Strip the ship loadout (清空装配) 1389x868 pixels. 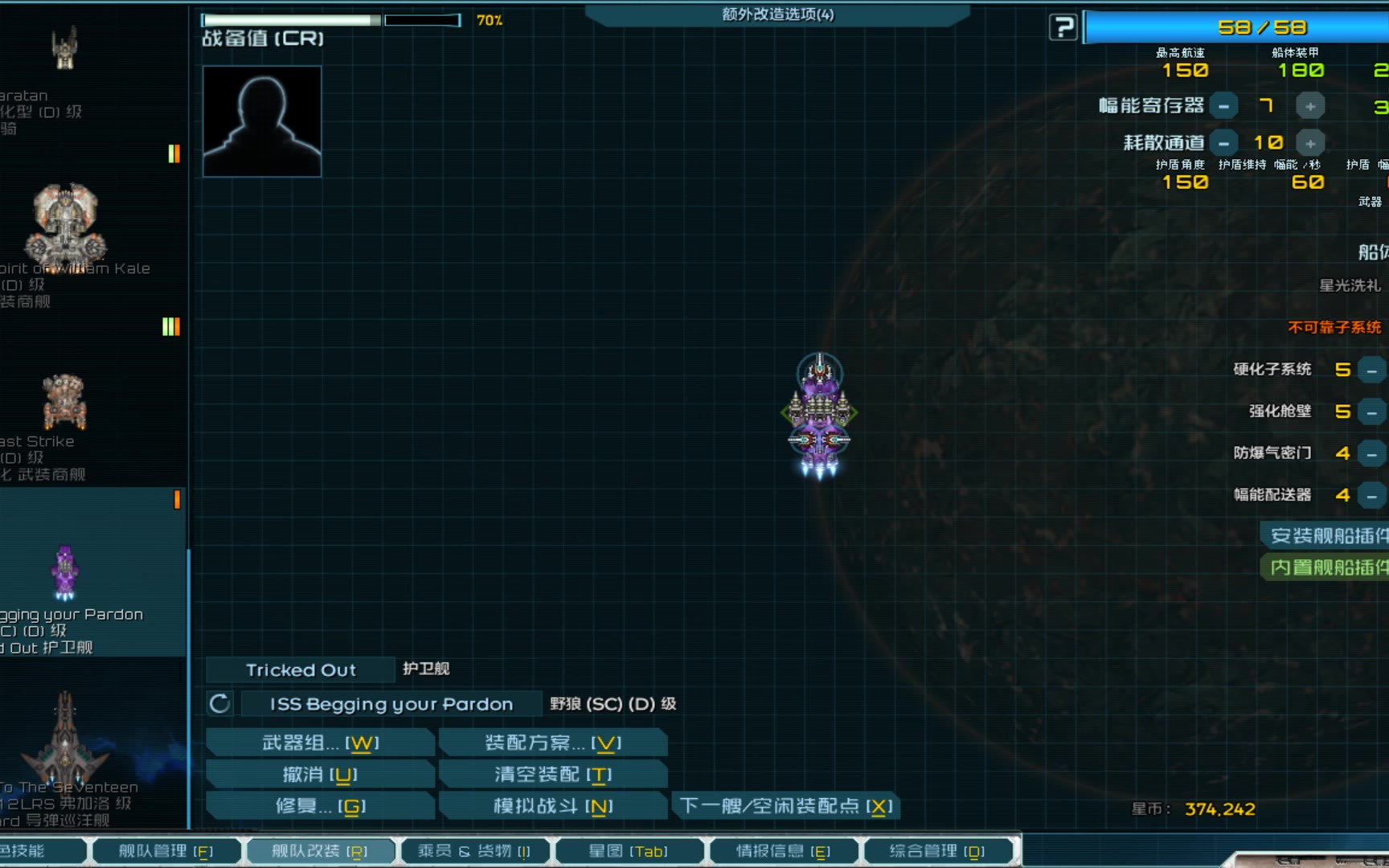(x=553, y=774)
